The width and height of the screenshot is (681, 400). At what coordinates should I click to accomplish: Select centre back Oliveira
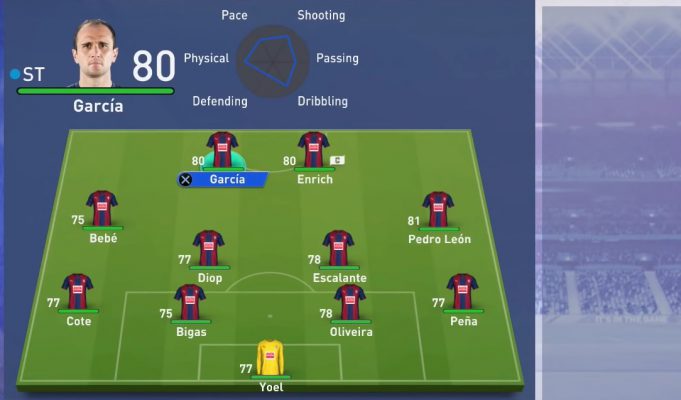[350, 302]
